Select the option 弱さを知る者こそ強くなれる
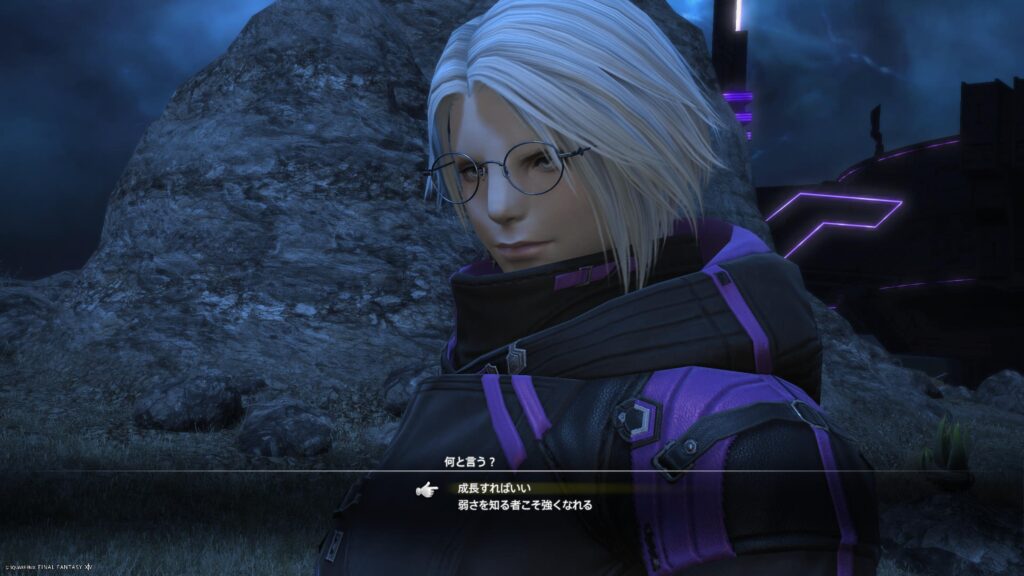 (x=524, y=505)
